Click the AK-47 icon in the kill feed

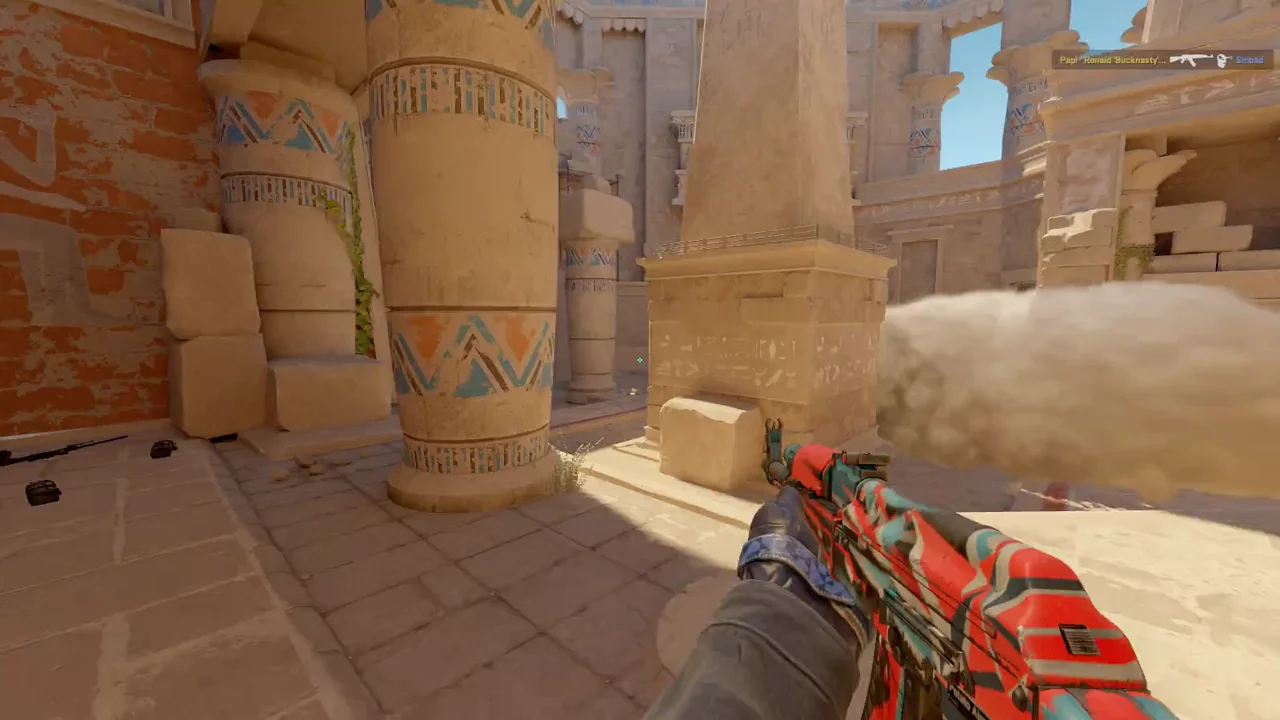[x=1190, y=60]
